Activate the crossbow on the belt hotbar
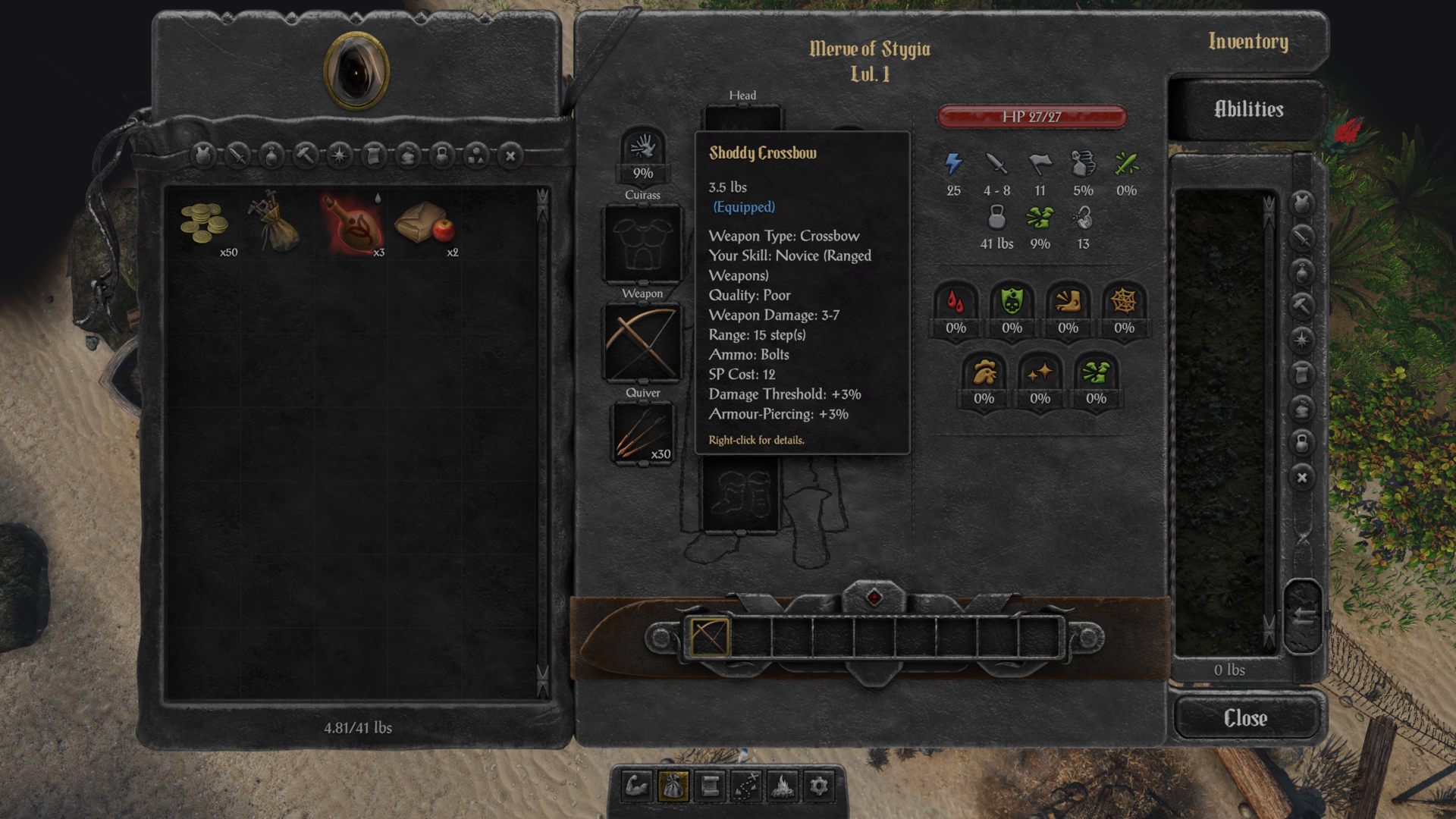Image resolution: width=1456 pixels, height=819 pixels. point(709,637)
